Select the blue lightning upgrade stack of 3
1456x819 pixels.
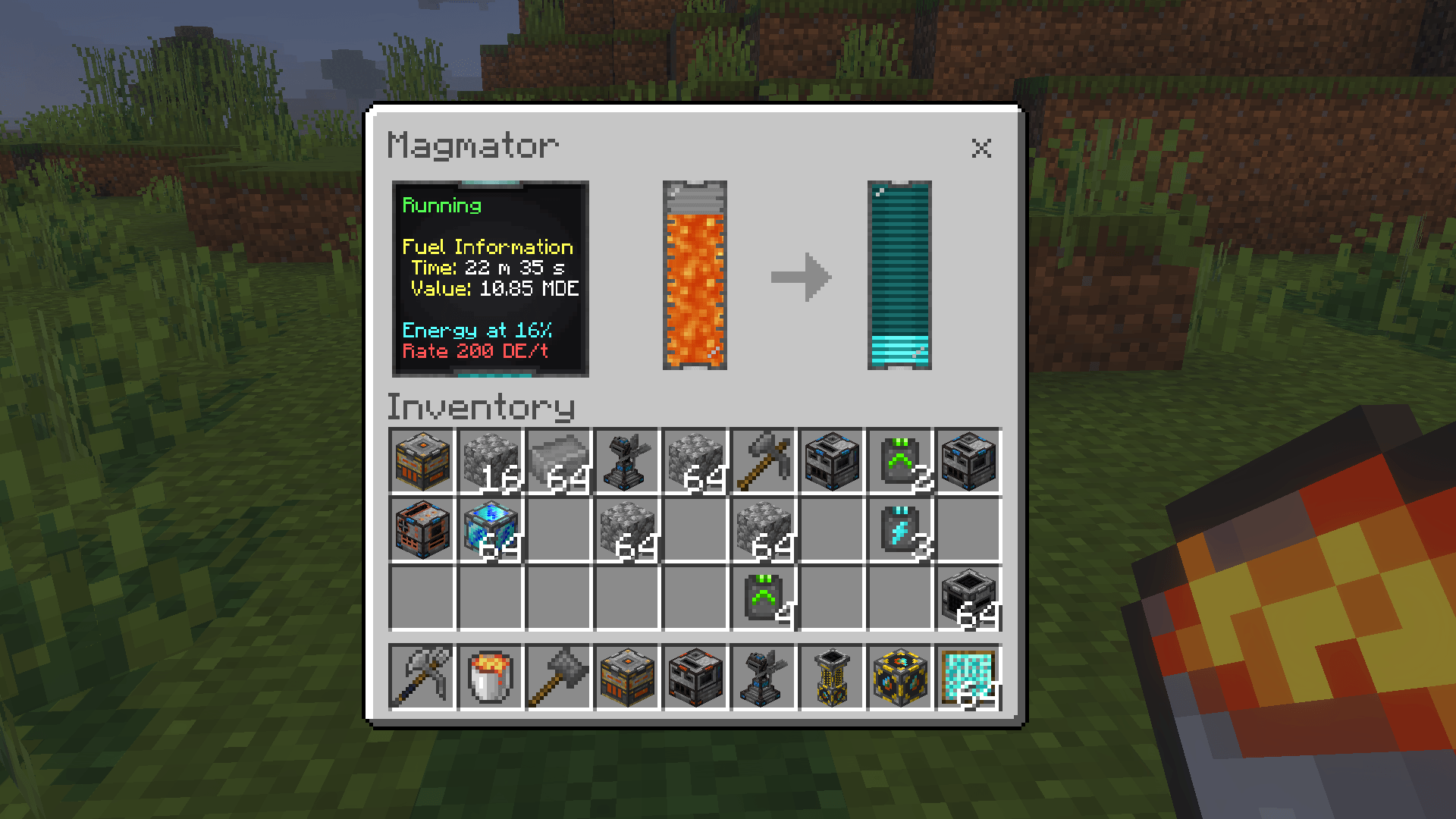(900, 530)
